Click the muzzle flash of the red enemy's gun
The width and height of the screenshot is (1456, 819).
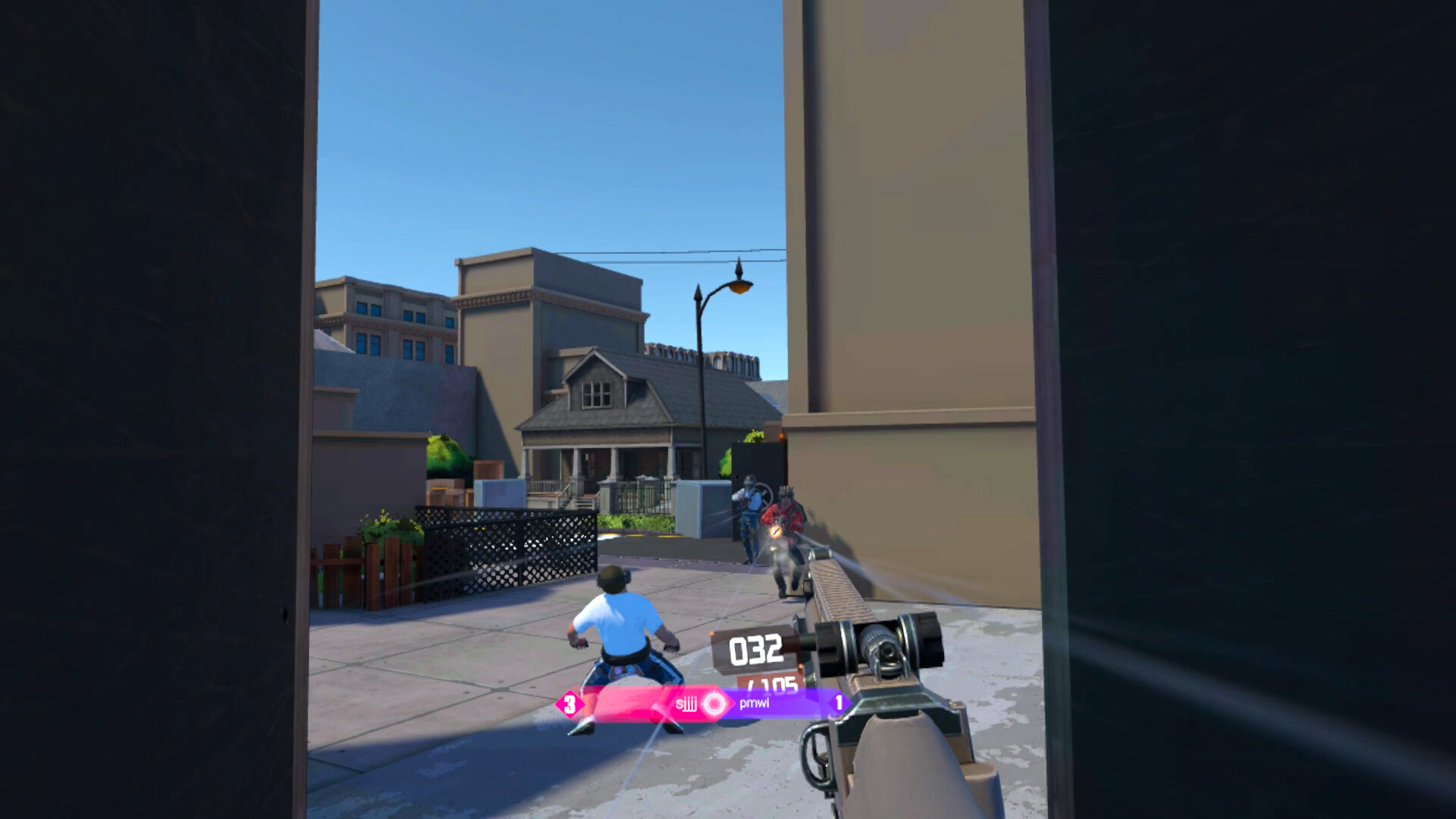click(776, 531)
